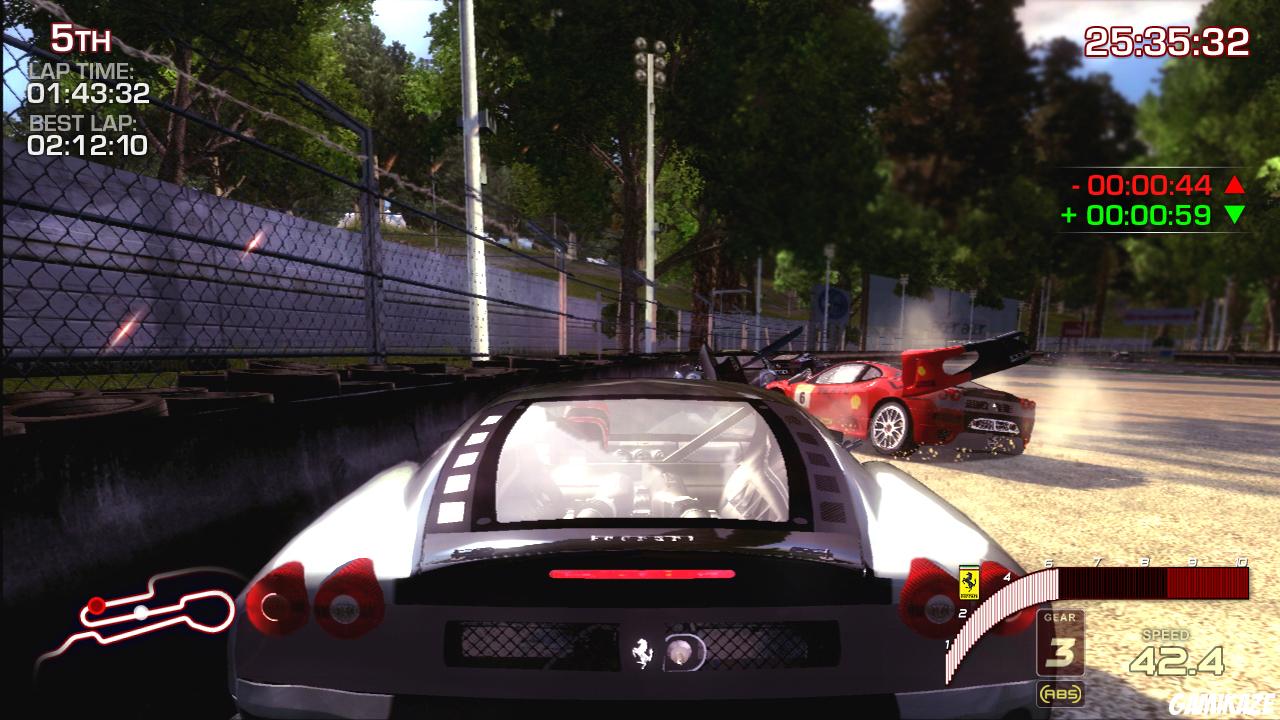The width and height of the screenshot is (1280, 720).
Task: Click the green downward triangle arrow
Action: 1234,211
